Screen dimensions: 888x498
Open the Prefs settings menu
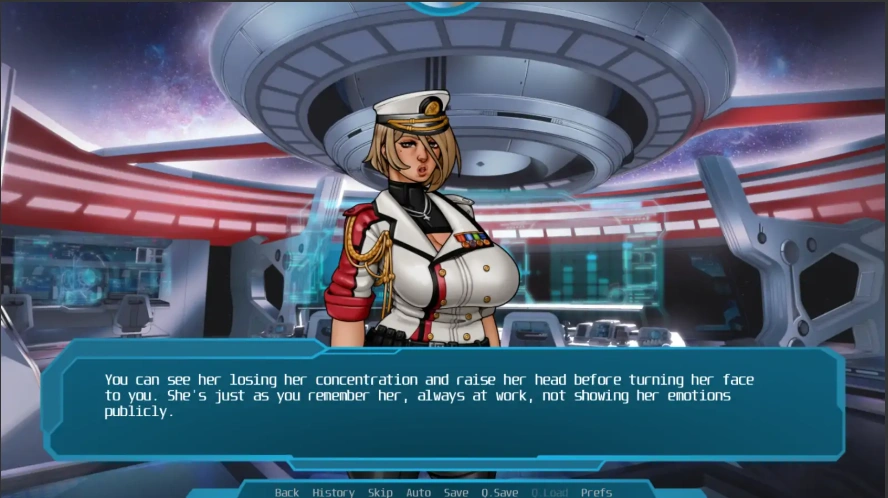(x=596, y=492)
